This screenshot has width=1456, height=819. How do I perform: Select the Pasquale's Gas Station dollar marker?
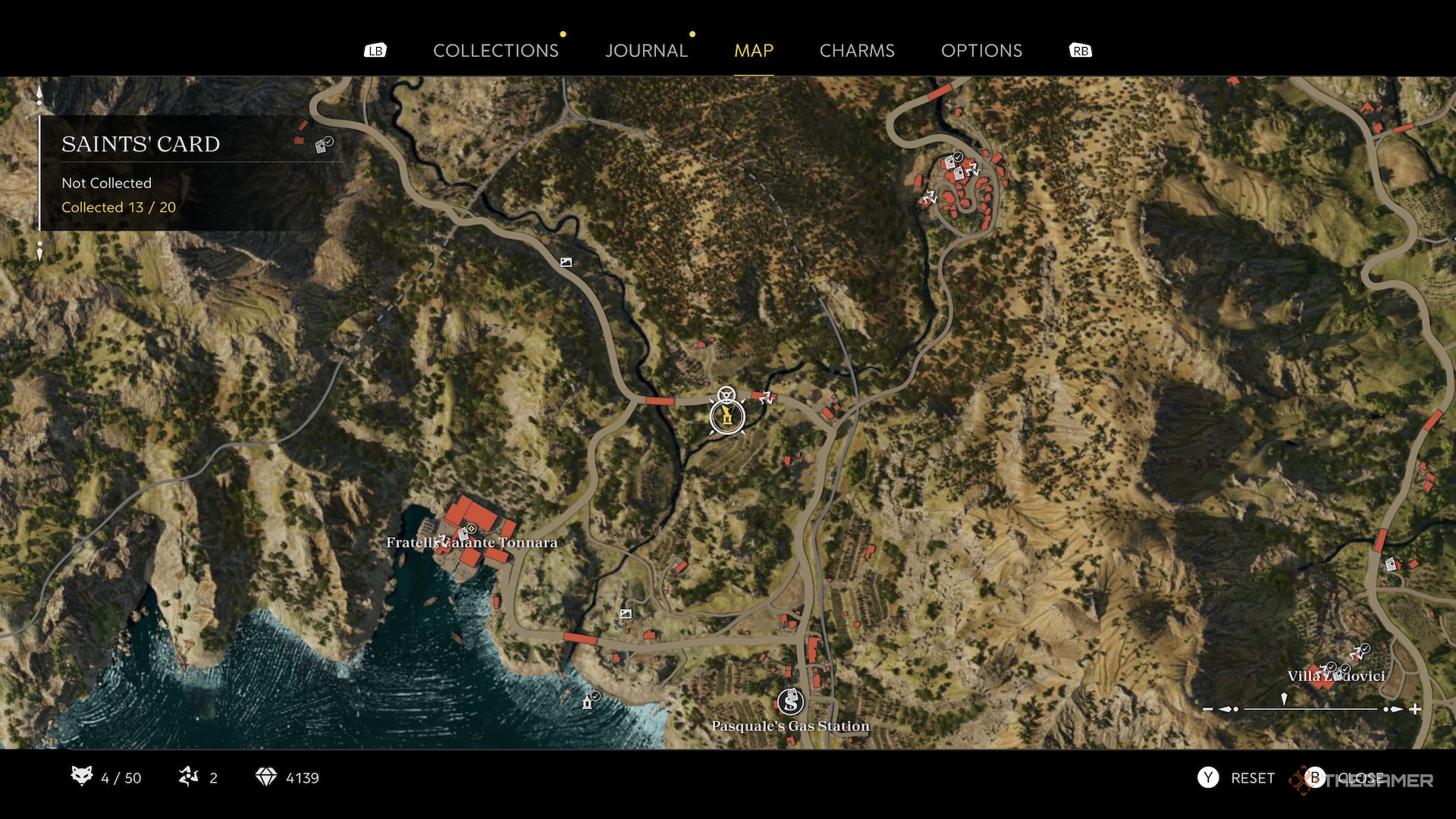tap(790, 701)
